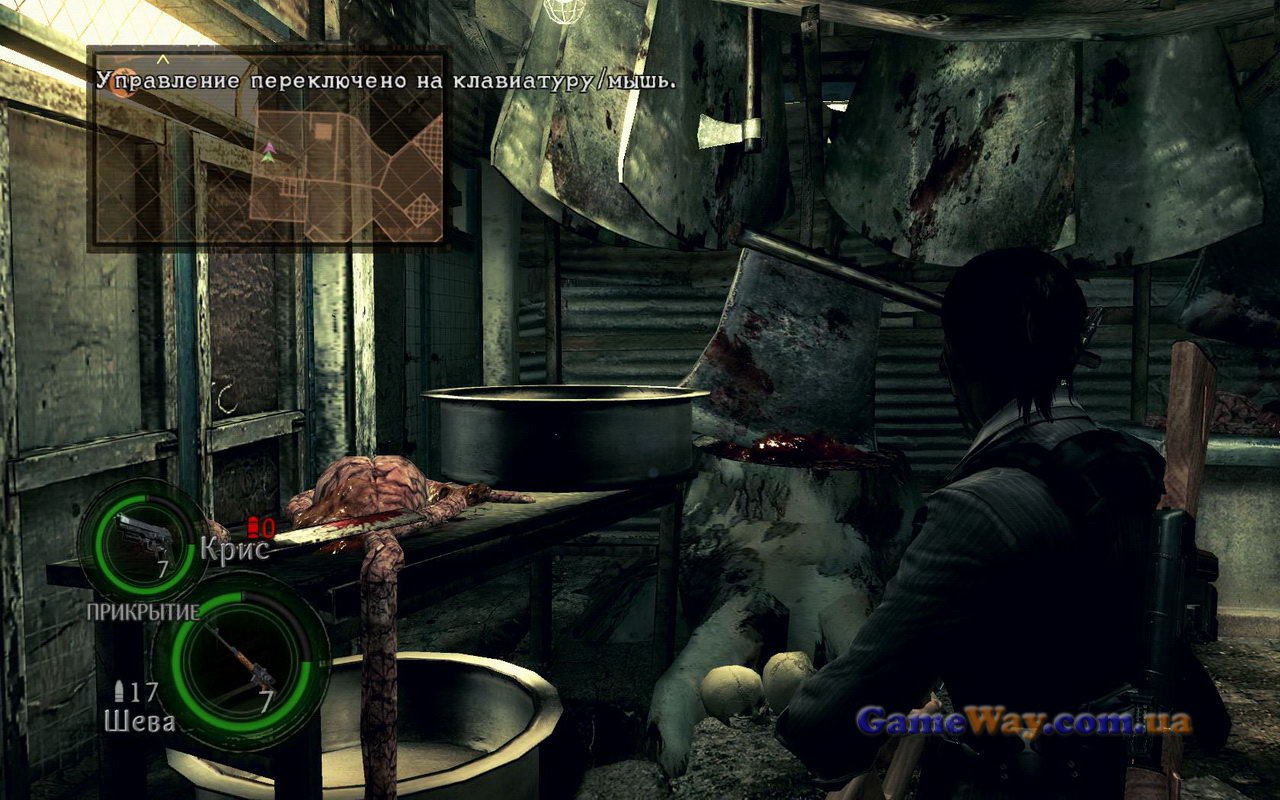This screenshot has height=800, width=1280.
Task: Click the minimap in the top-left corner
Action: [x=268, y=148]
